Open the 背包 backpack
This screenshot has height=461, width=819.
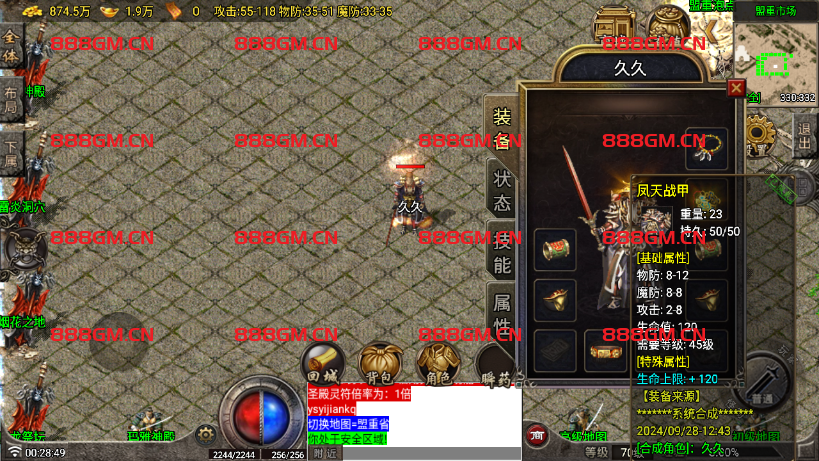coord(378,363)
